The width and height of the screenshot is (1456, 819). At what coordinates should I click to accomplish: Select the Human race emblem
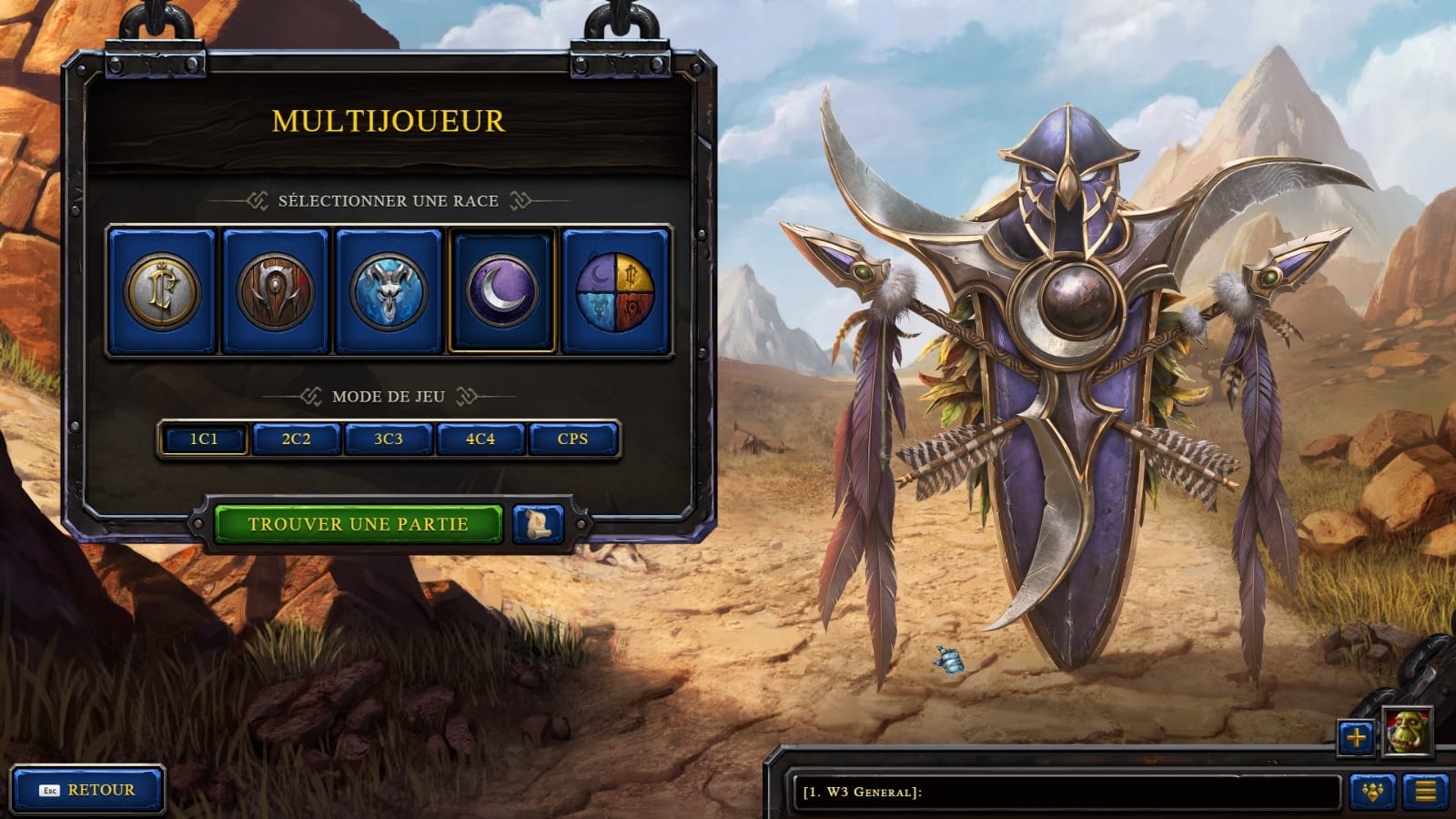[x=162, y=291]
